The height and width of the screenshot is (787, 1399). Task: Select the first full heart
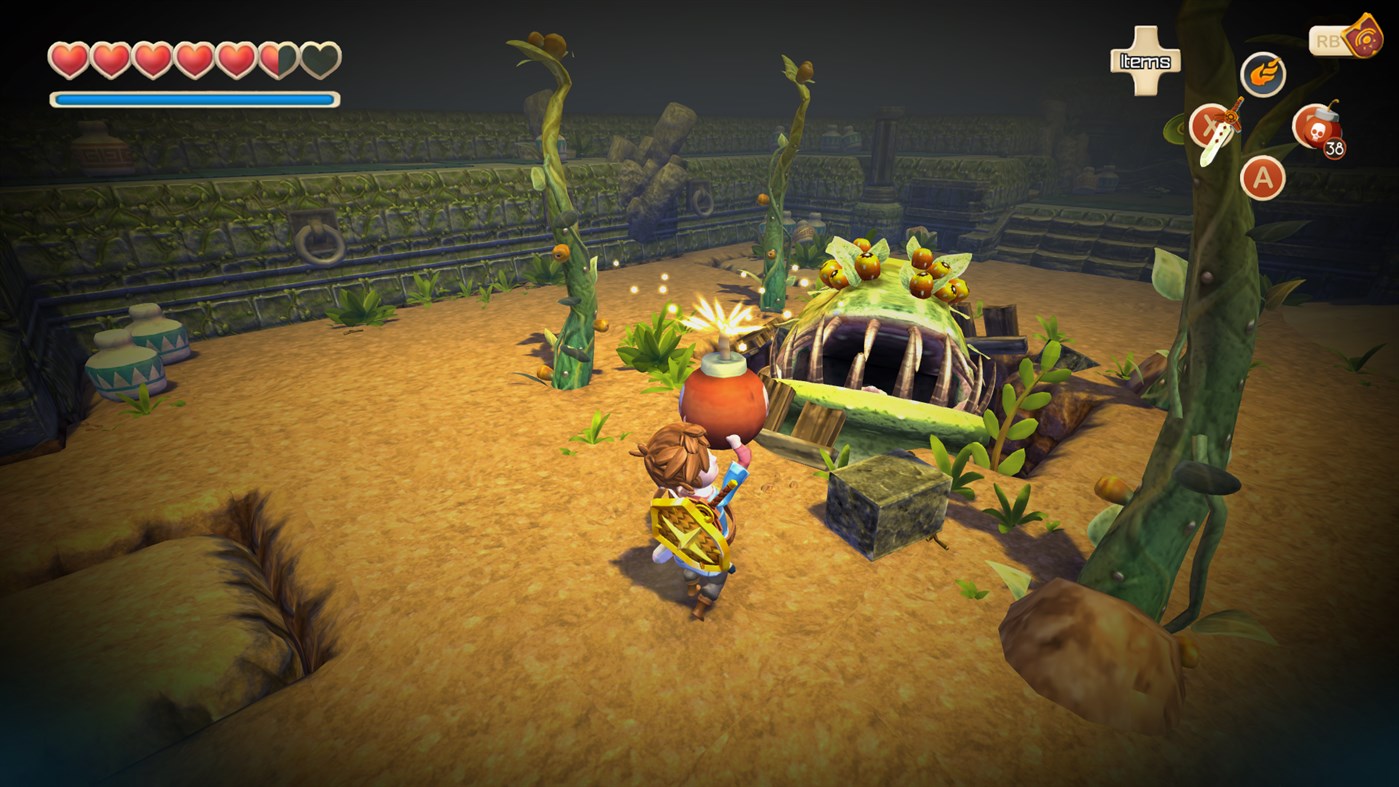pos(68,58)
